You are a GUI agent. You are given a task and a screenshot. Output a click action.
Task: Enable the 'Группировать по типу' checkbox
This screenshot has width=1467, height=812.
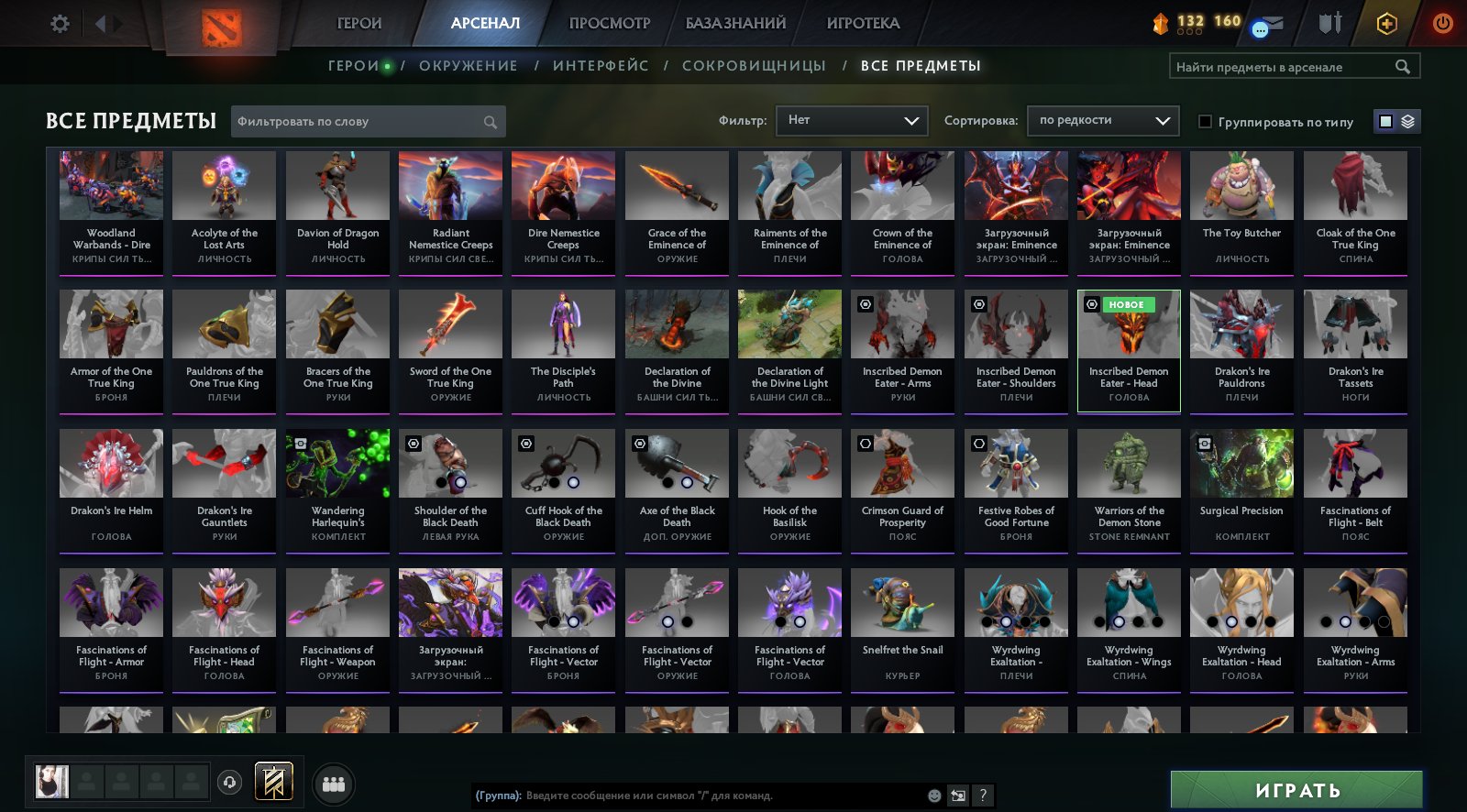[x=1206, y=121]
